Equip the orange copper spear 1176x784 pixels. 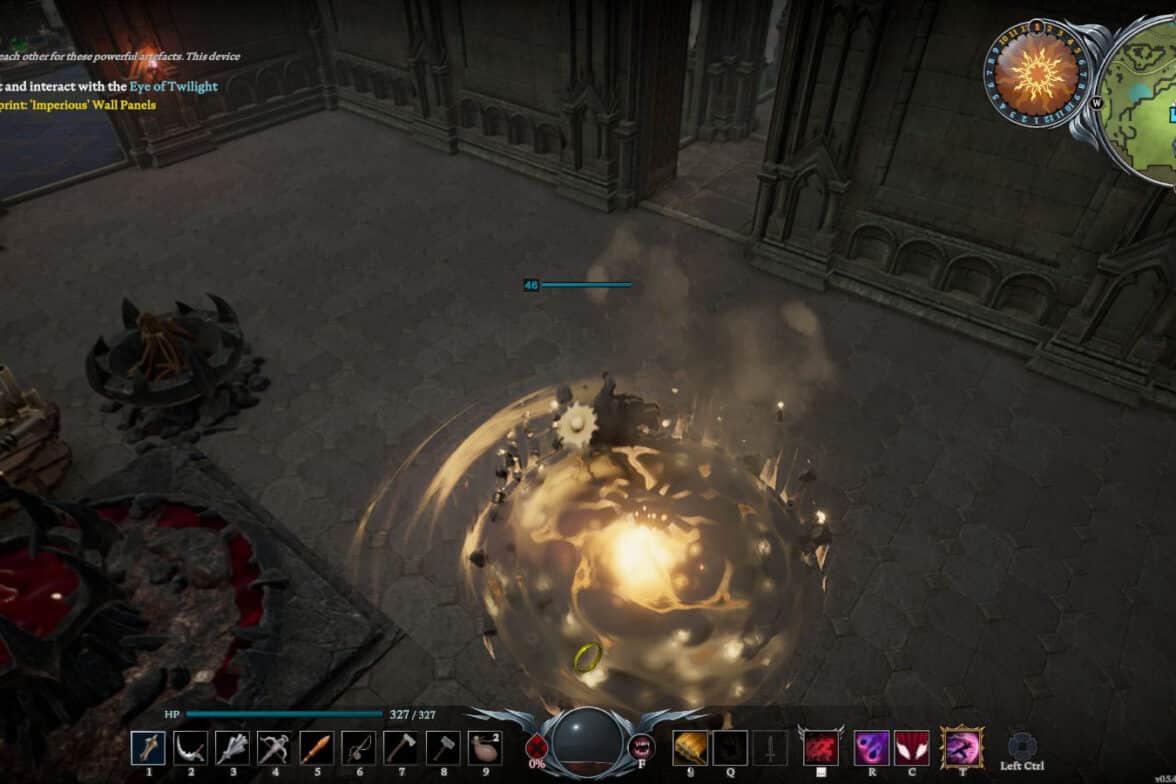[x=317, y=748]
